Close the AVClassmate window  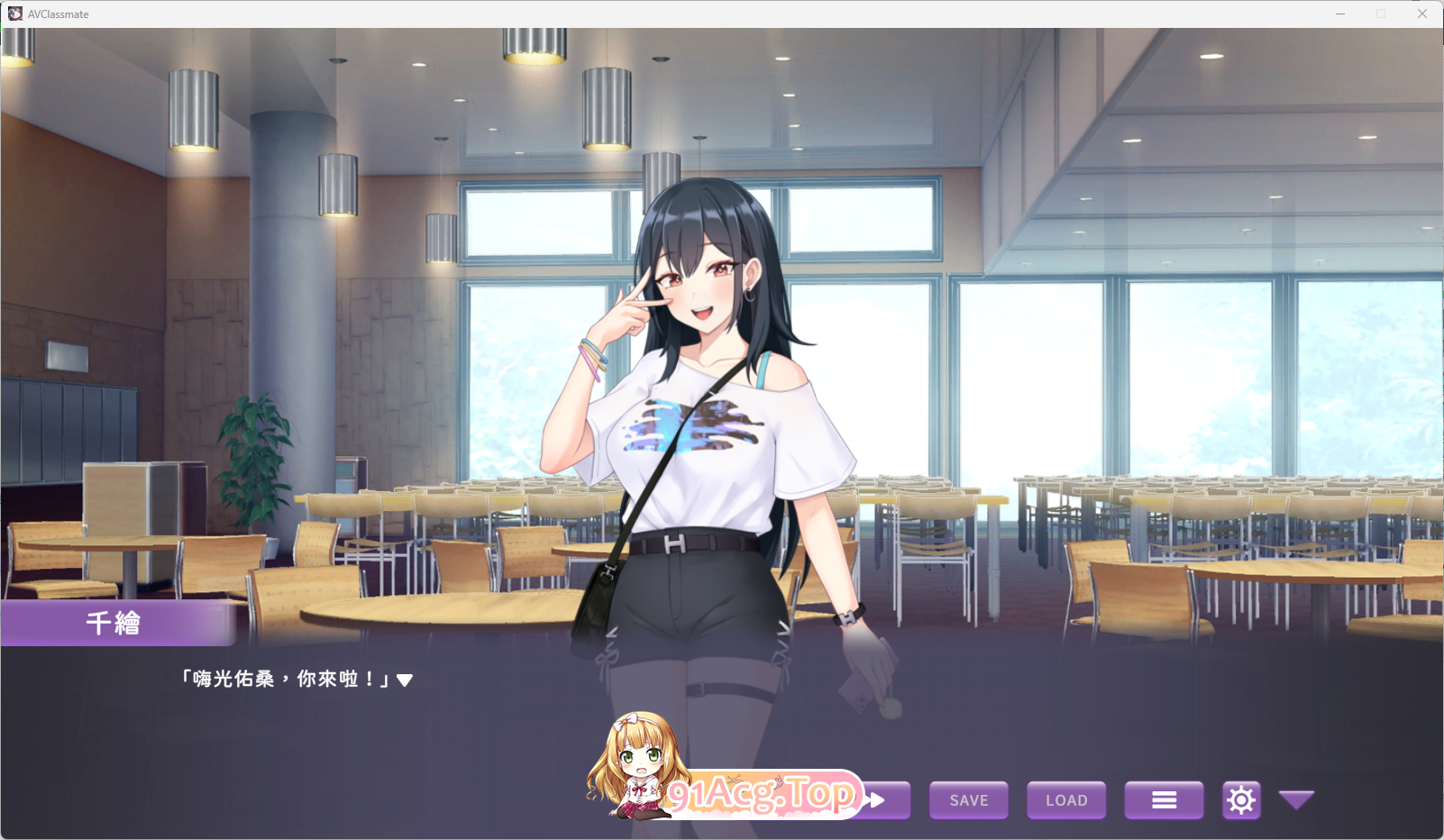1422,14
